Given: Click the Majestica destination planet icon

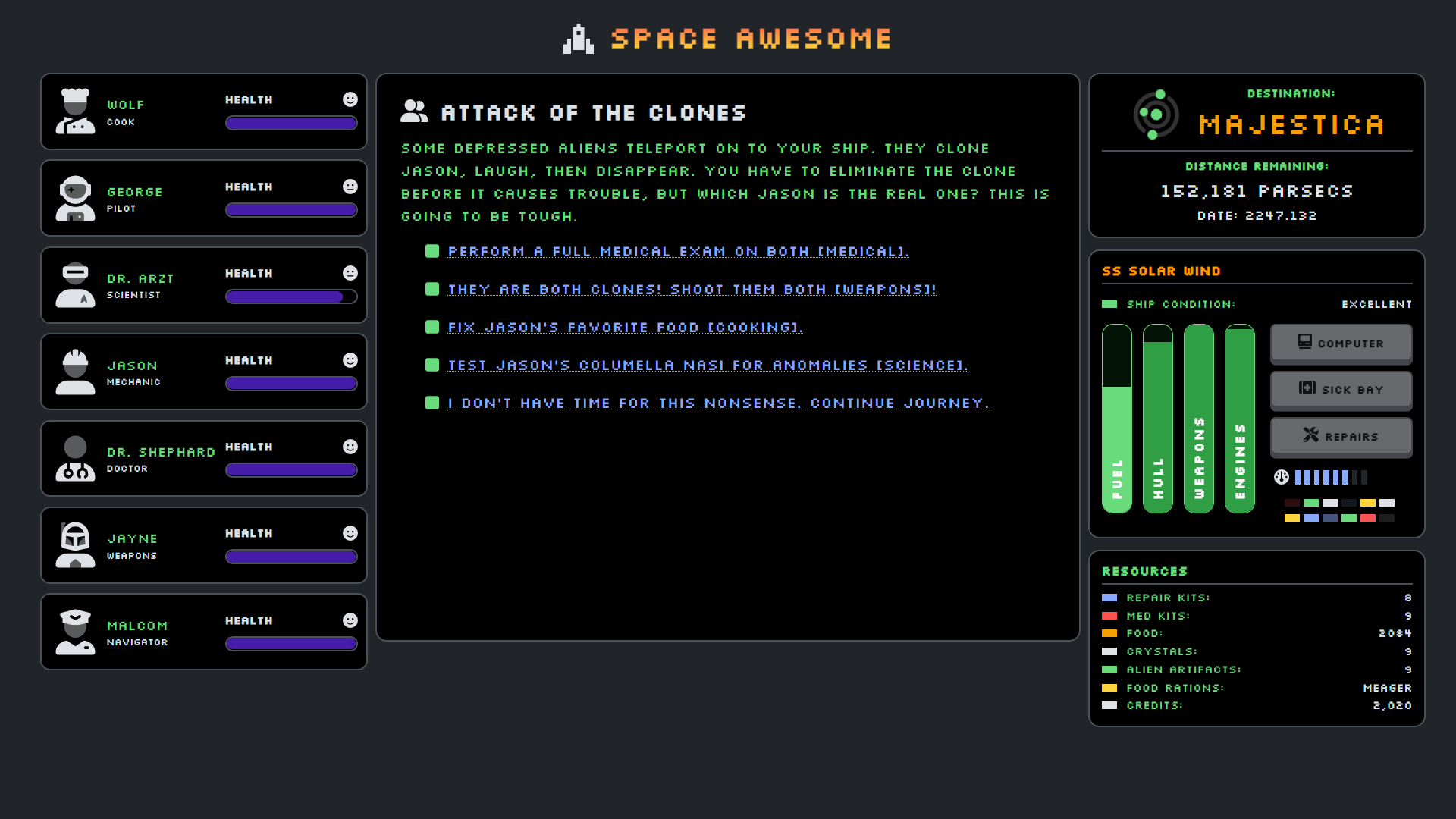Looking at the screenshot, I should tap(1156, 115).
